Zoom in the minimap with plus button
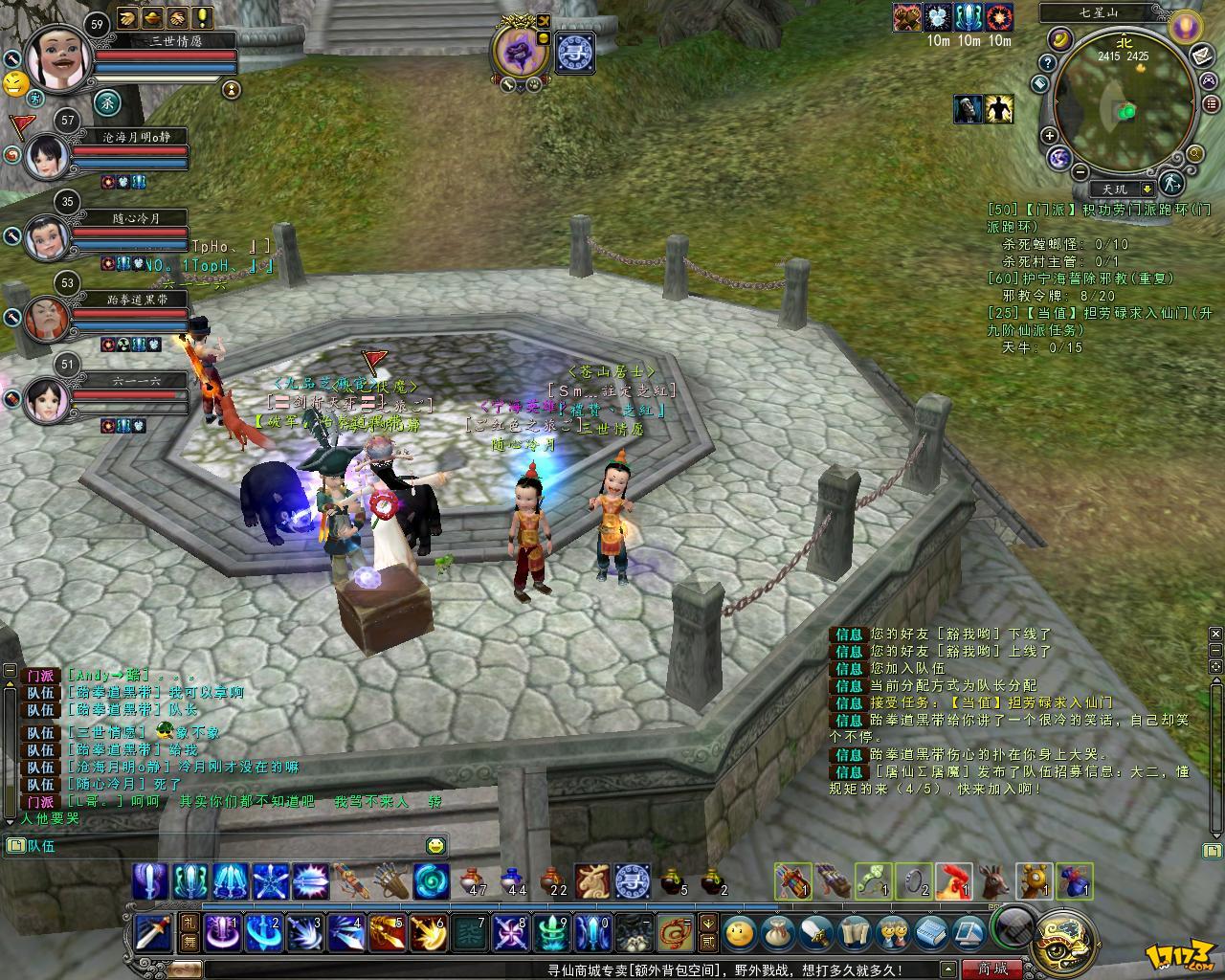The height and width of the screenshot is (980, 1225). [x=1050, y=136]
